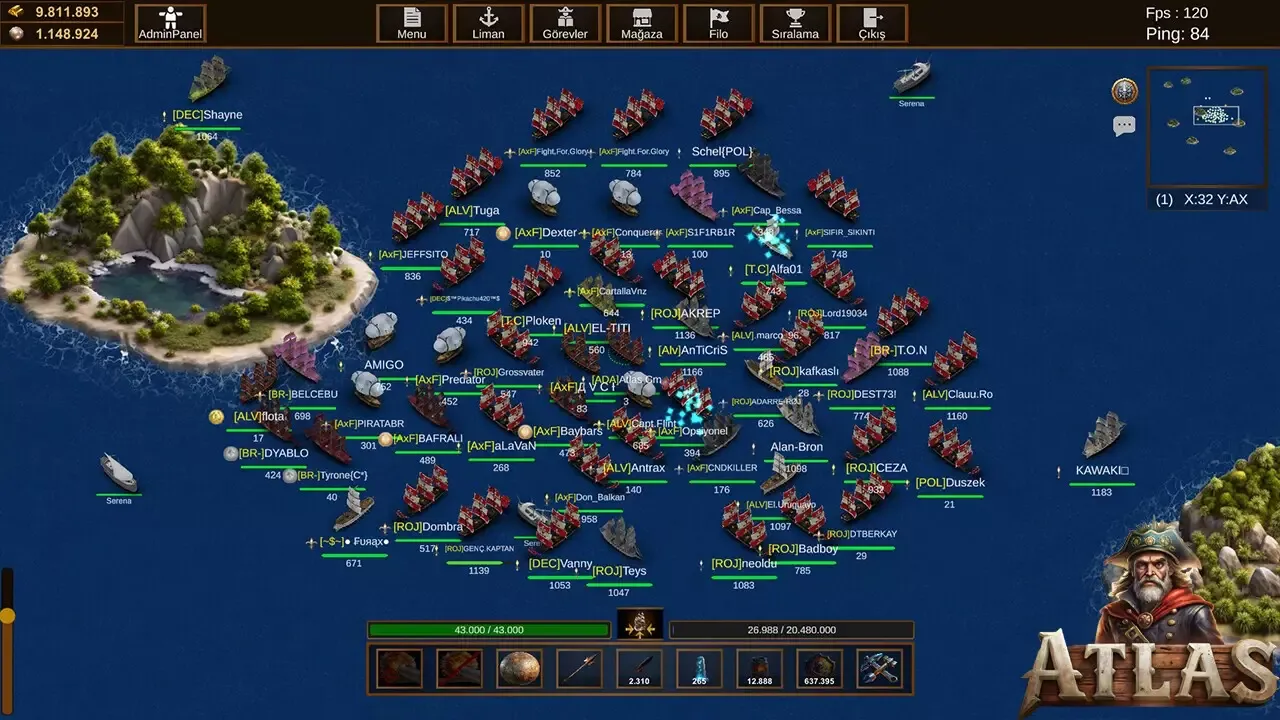Click the round compass medallion icon

pyautogui.click(x=1125, y=91)
